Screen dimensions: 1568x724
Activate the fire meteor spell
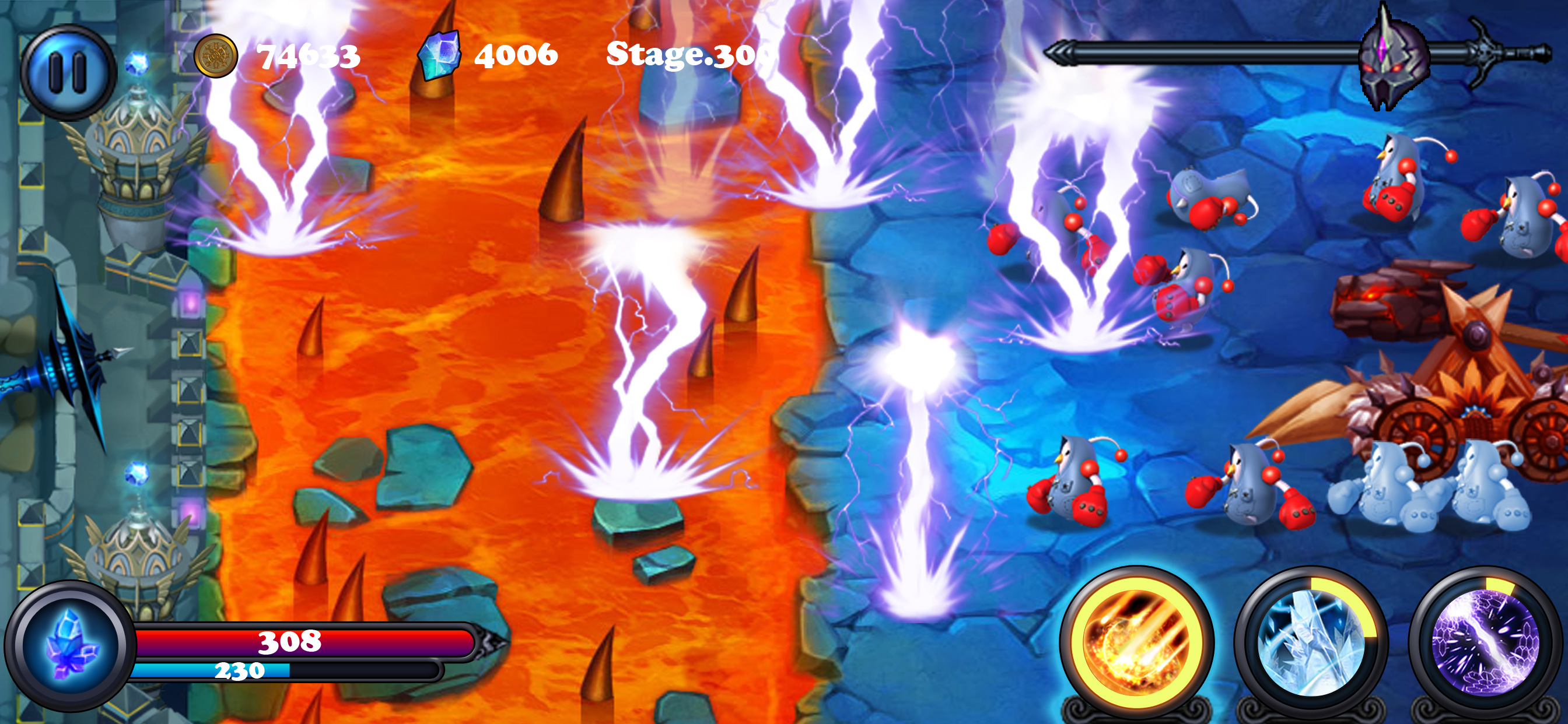[x=1136, y=642]
